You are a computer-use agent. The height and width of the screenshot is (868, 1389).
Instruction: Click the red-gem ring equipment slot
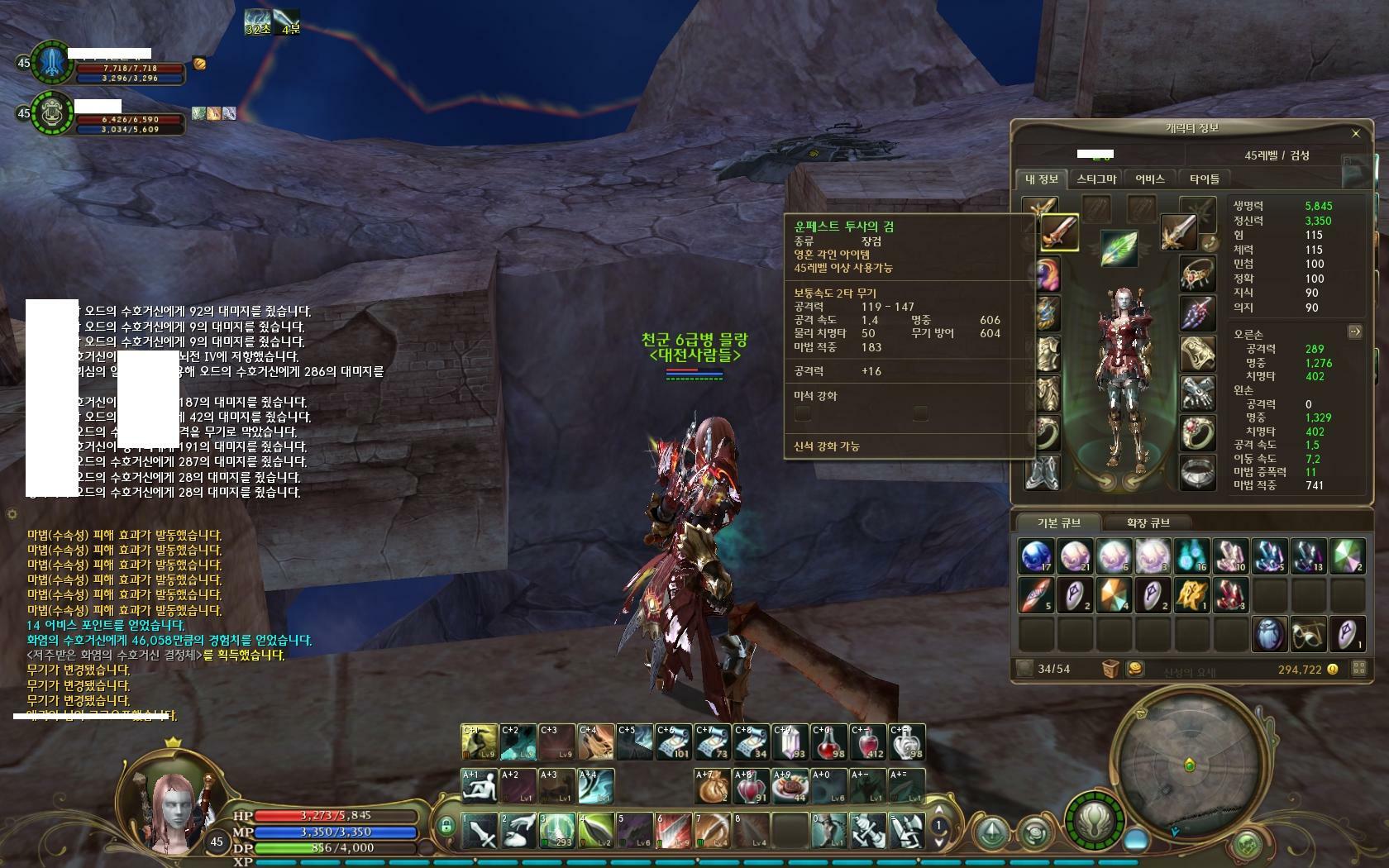coord(1196,432)
